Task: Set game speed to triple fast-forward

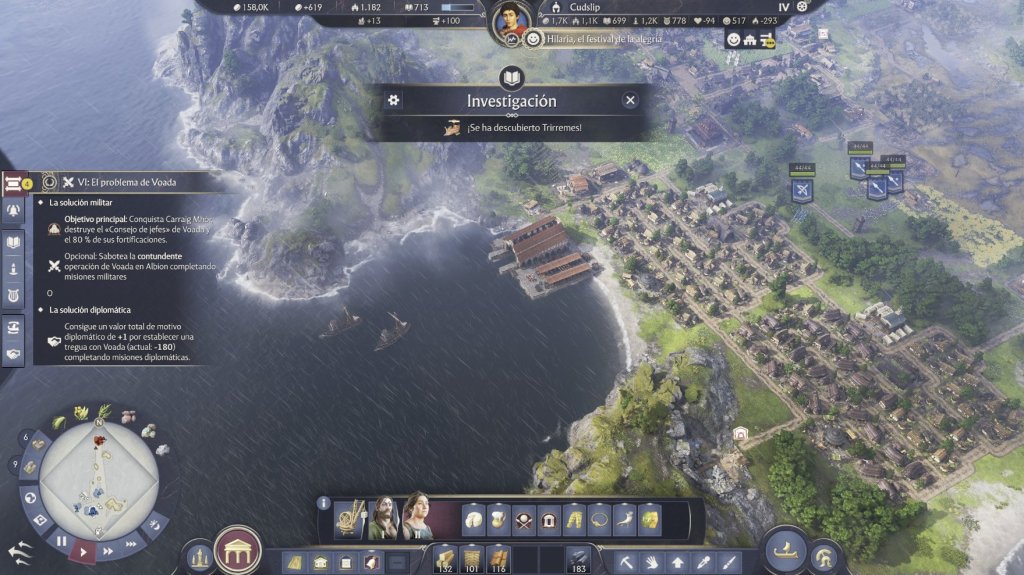Action: 130,541
